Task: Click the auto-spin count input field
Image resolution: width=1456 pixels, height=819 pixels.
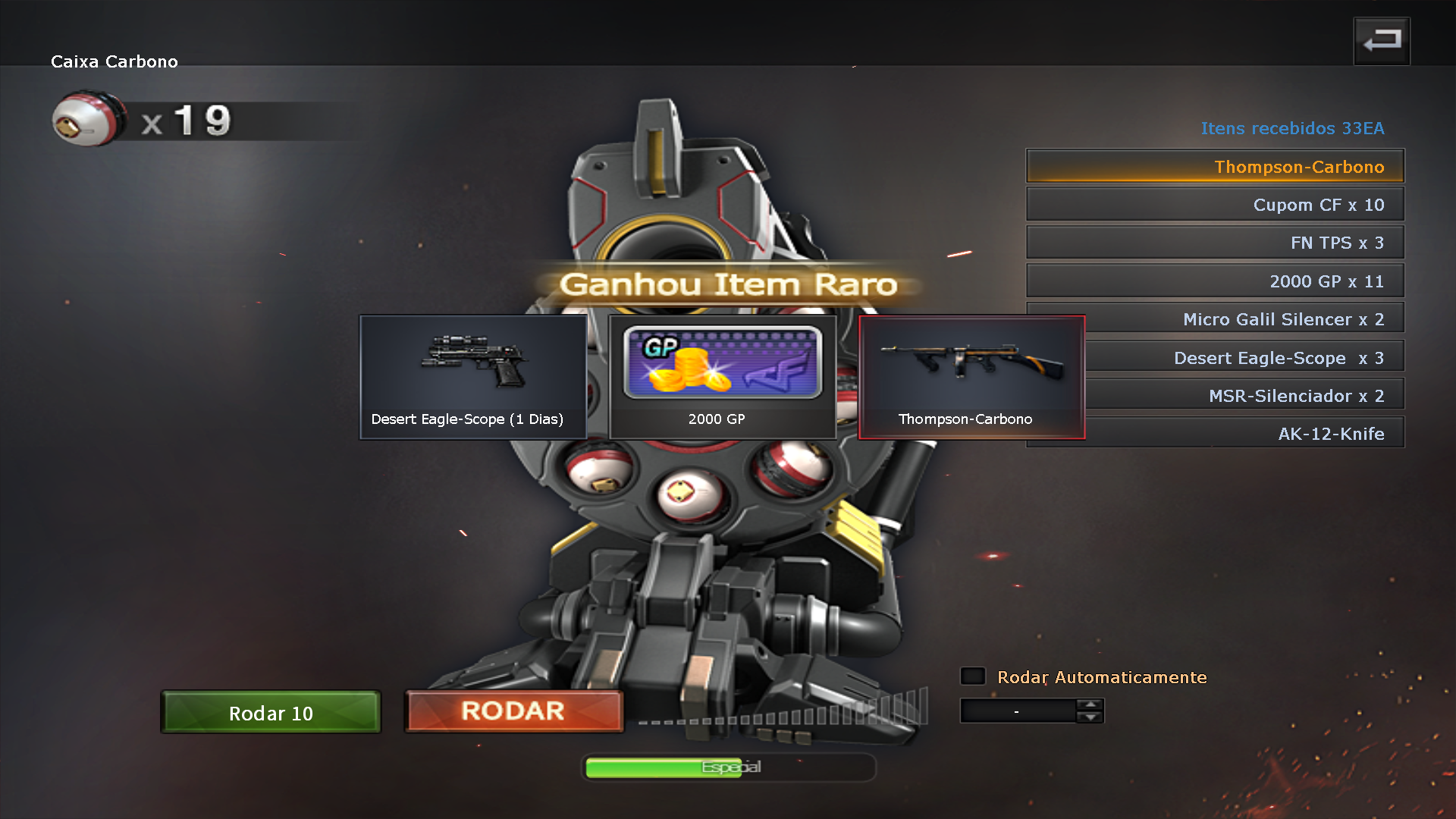Action: 1018,711
